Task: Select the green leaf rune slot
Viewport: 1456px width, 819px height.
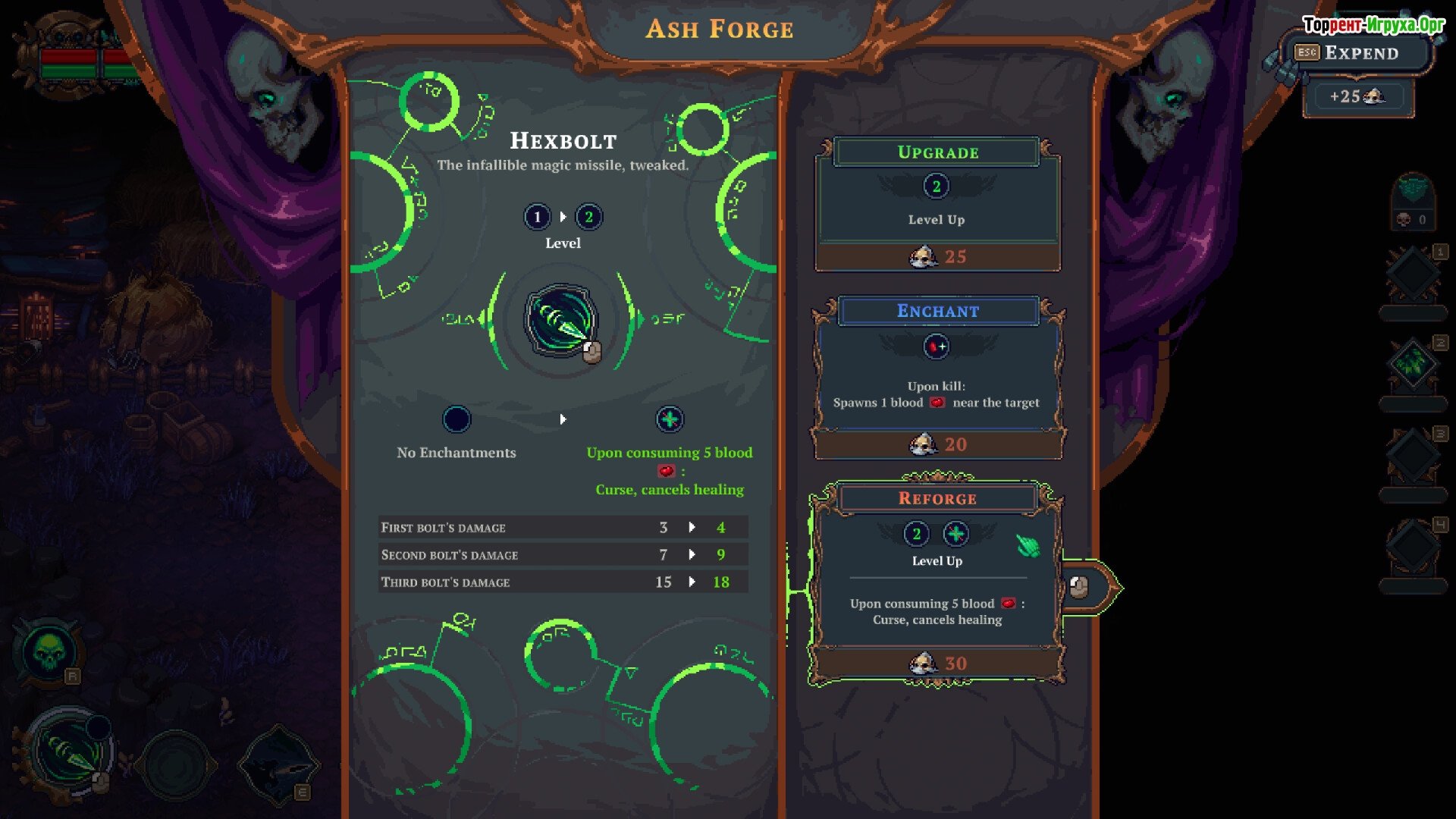Action: (1412, 364)
